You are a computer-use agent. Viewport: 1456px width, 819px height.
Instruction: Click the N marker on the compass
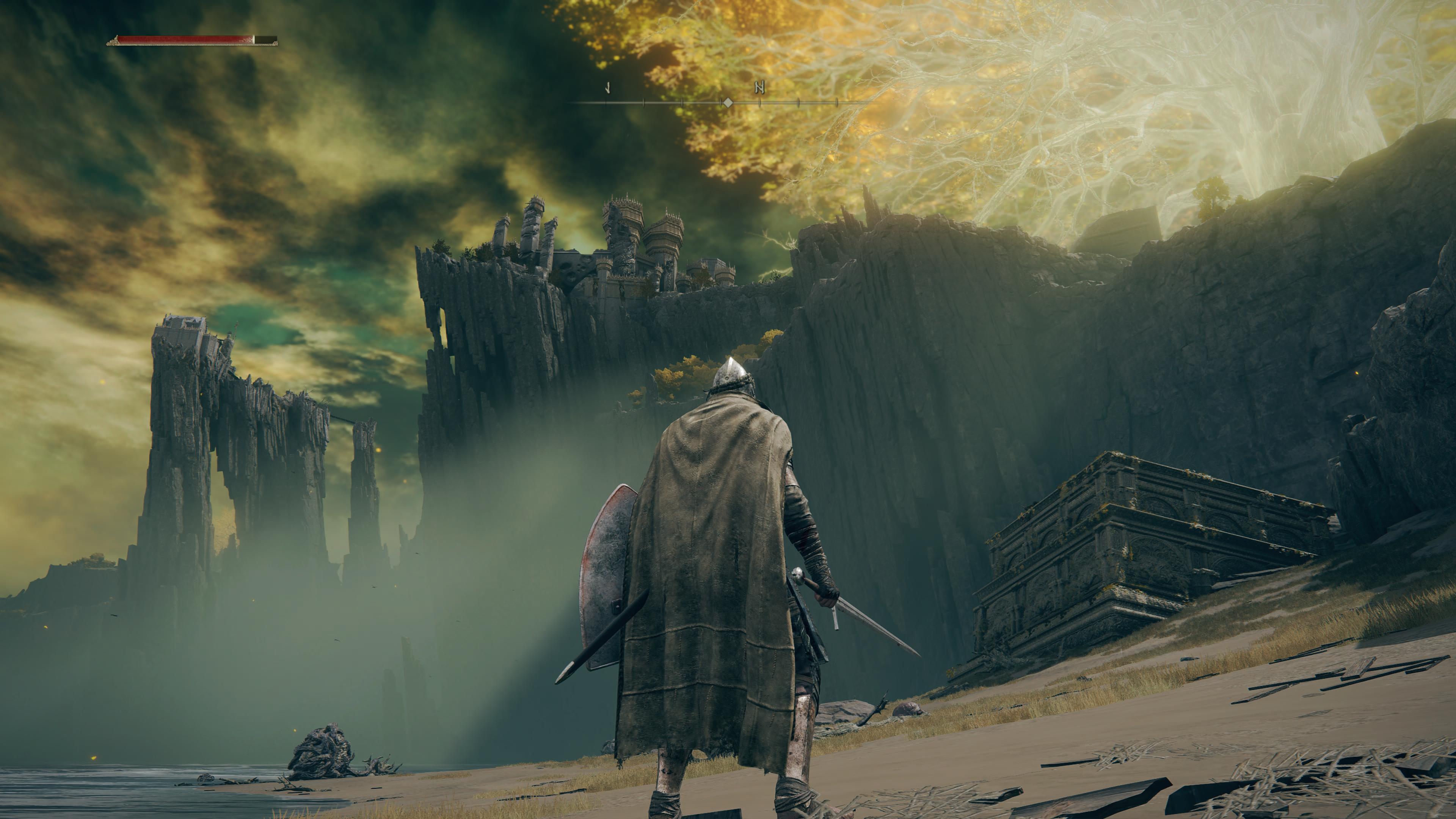759,88
